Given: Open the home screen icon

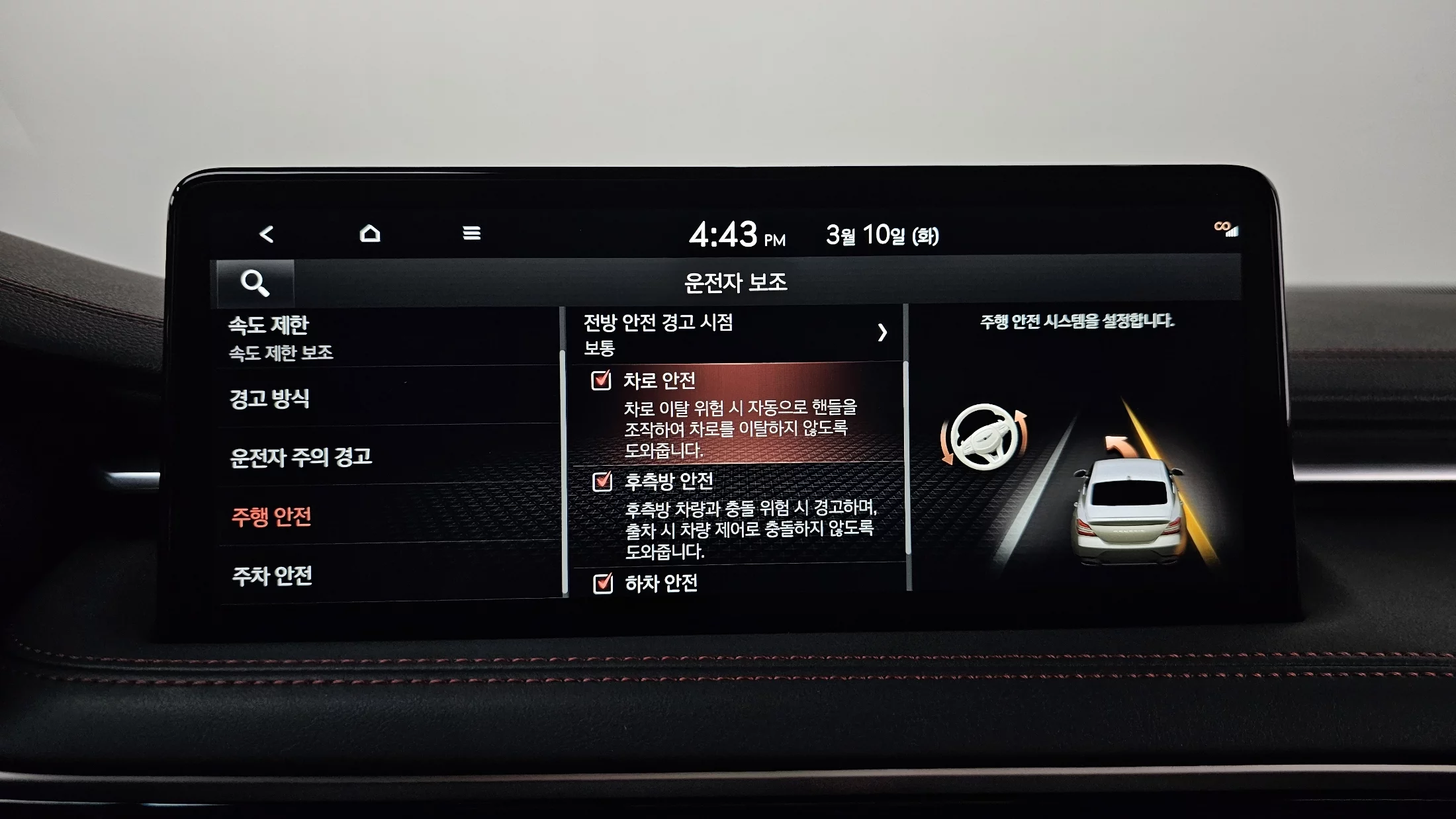Looking at the screenshot, I should coord(370,234).
